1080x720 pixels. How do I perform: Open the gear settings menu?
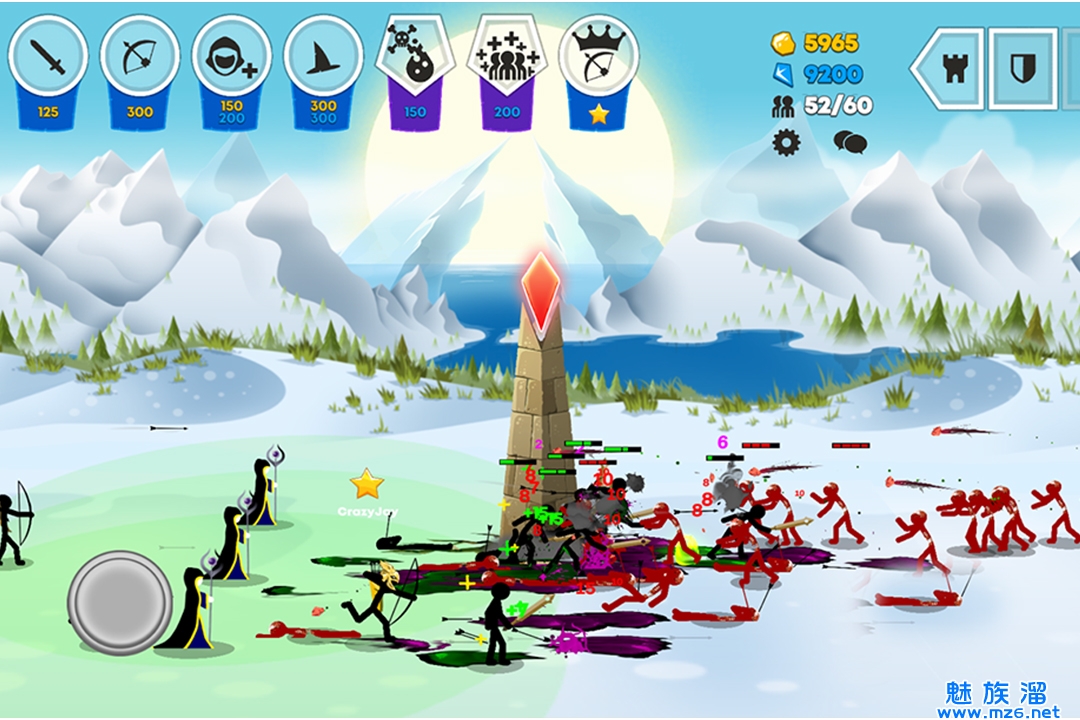tap(787, 143)
